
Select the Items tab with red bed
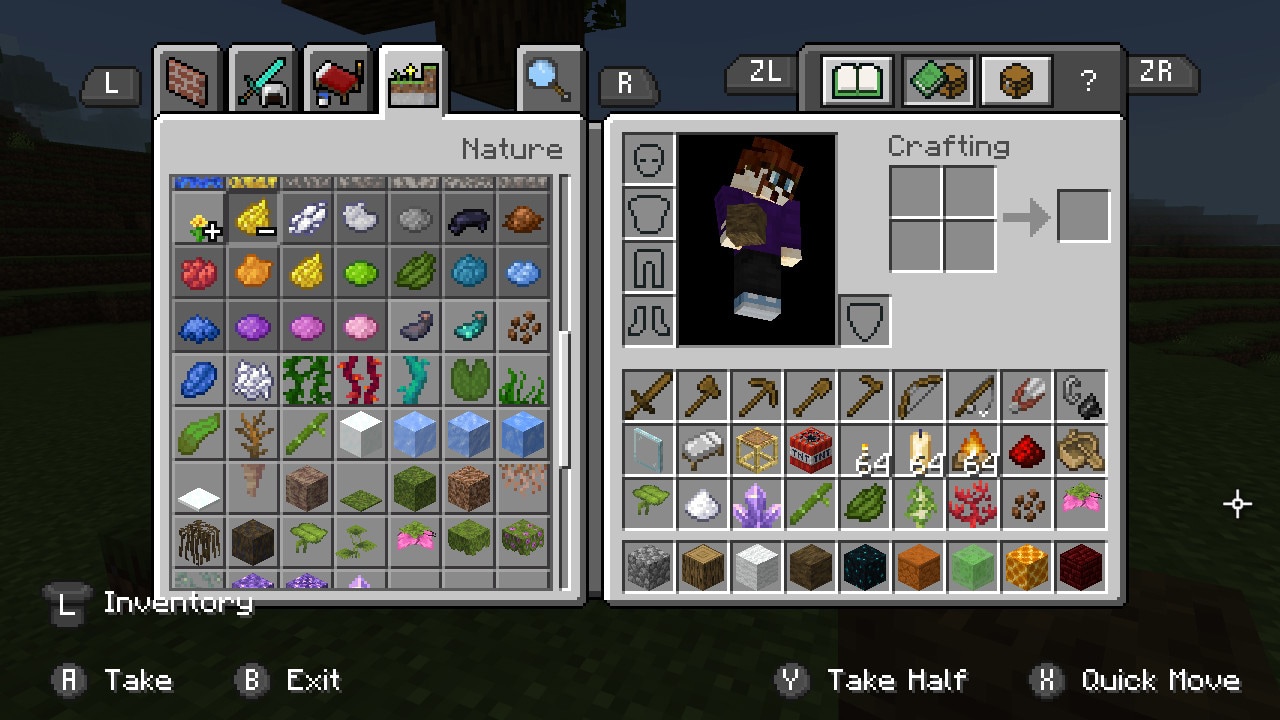pyautogui.click(x=337, y=80)
